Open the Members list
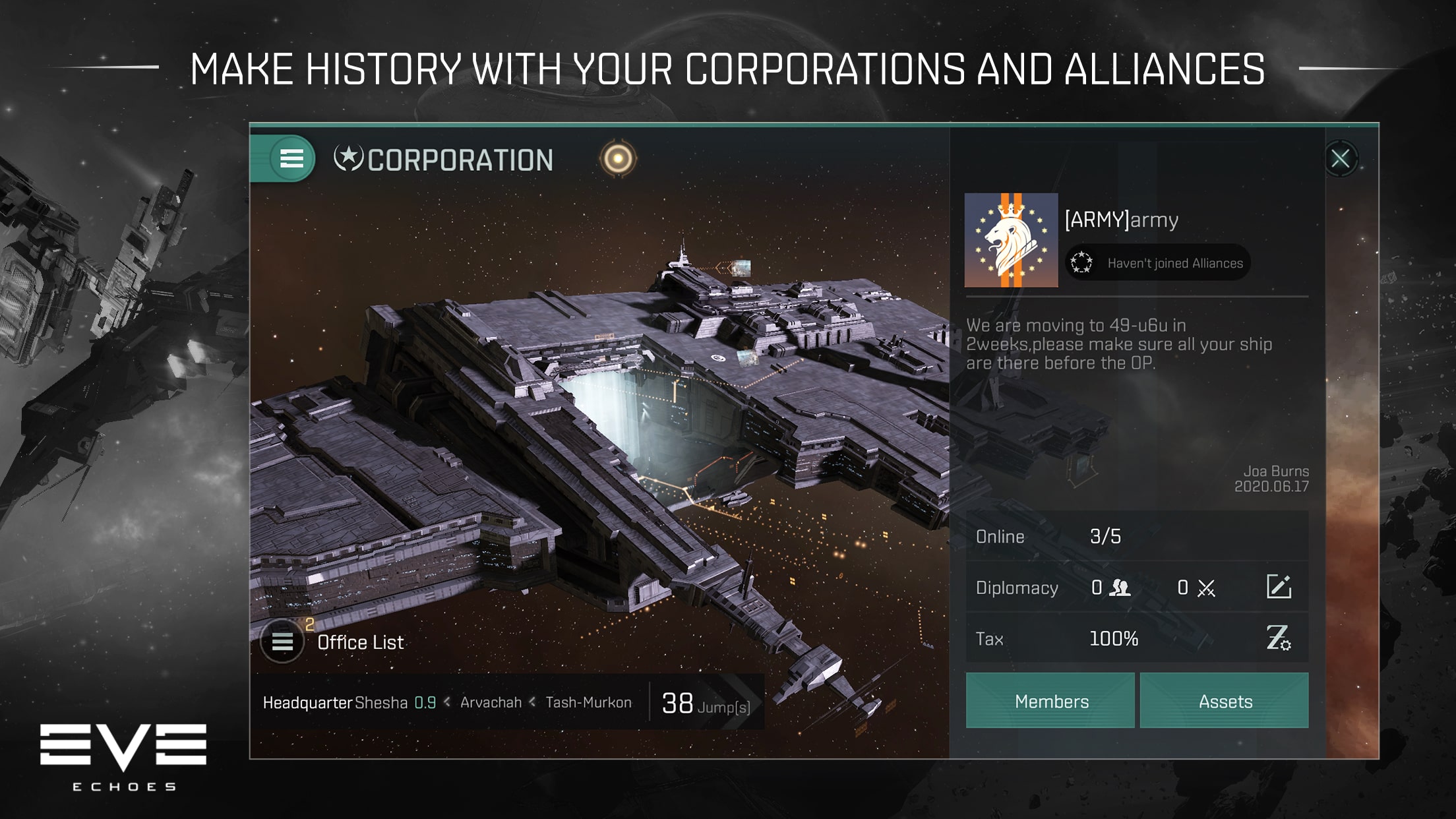Viewport: 1456px width, 819px height. tap(1050, 701)
